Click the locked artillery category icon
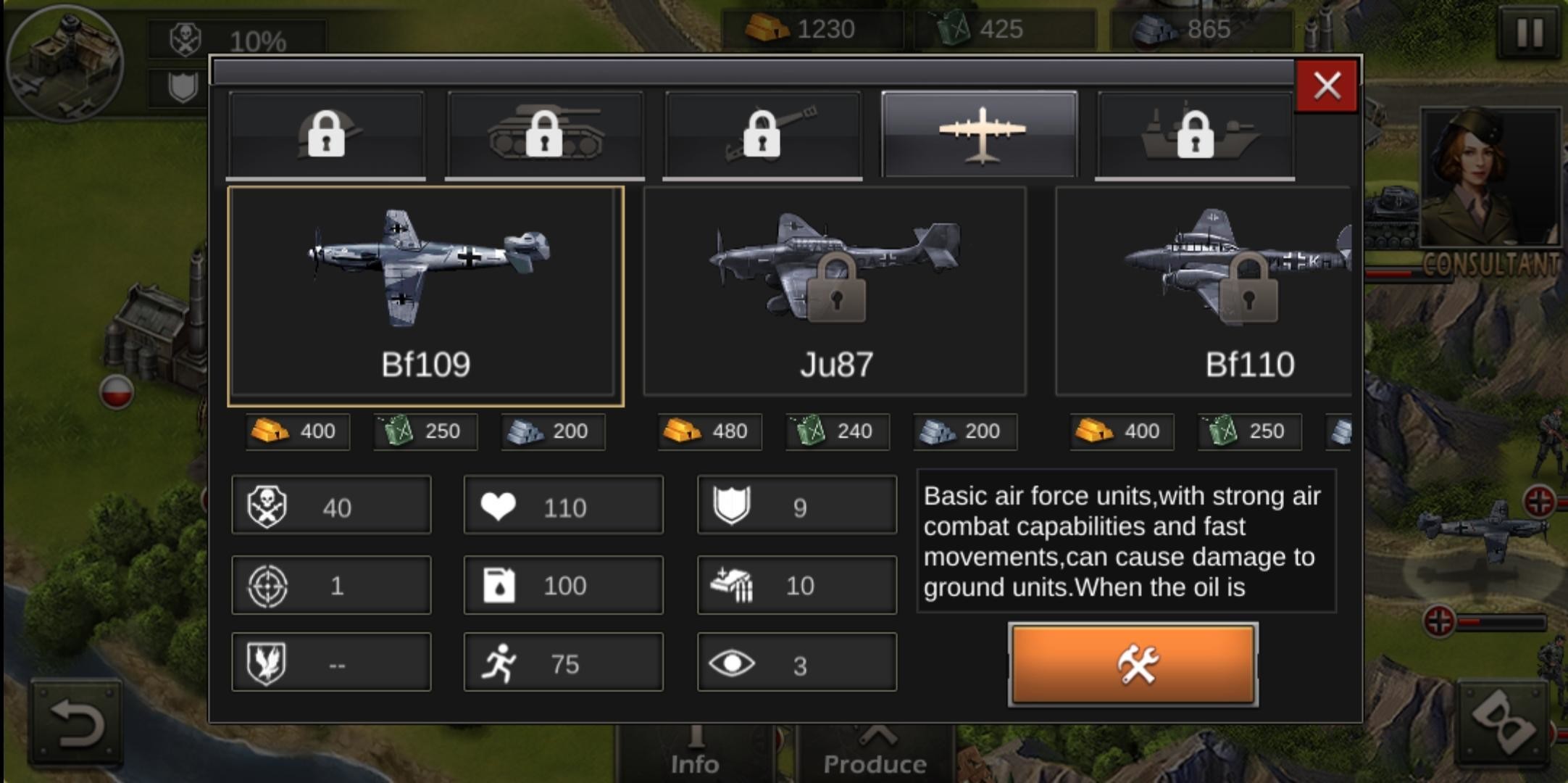 (762, 134)
